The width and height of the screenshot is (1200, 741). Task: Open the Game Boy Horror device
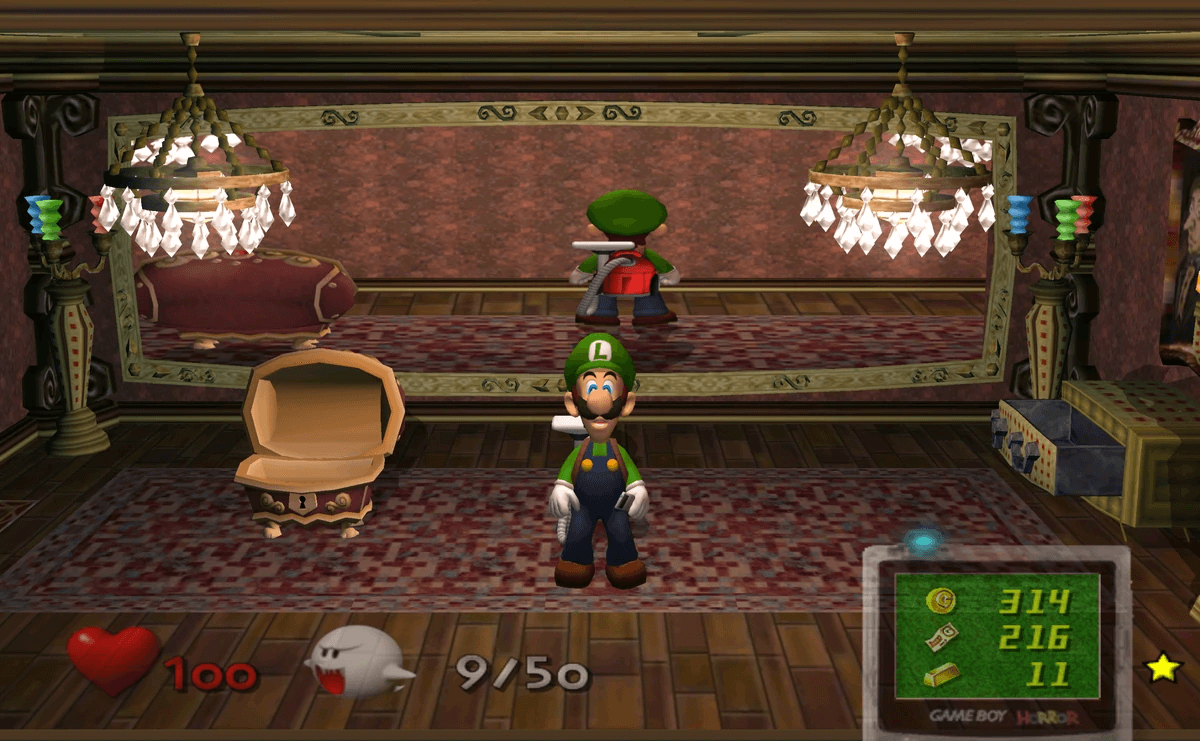(x=996, y=640)
